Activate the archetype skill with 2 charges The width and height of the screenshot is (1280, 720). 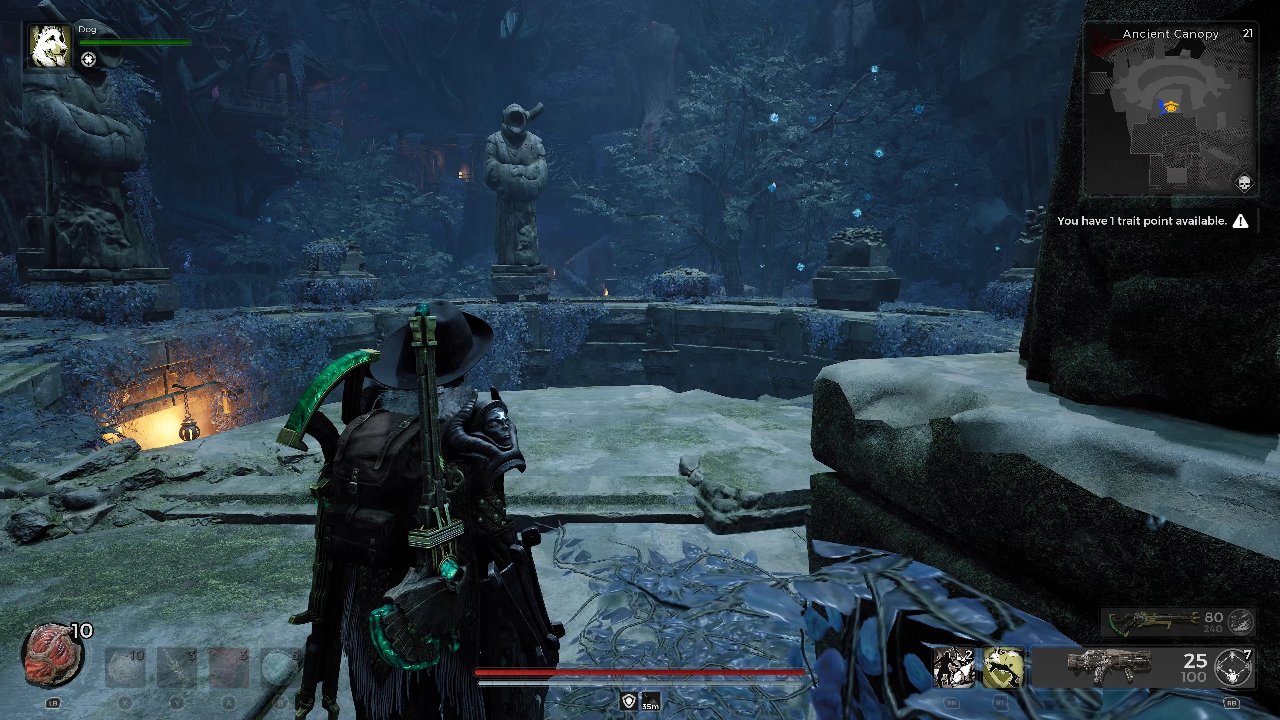click(x=952, y=667)
